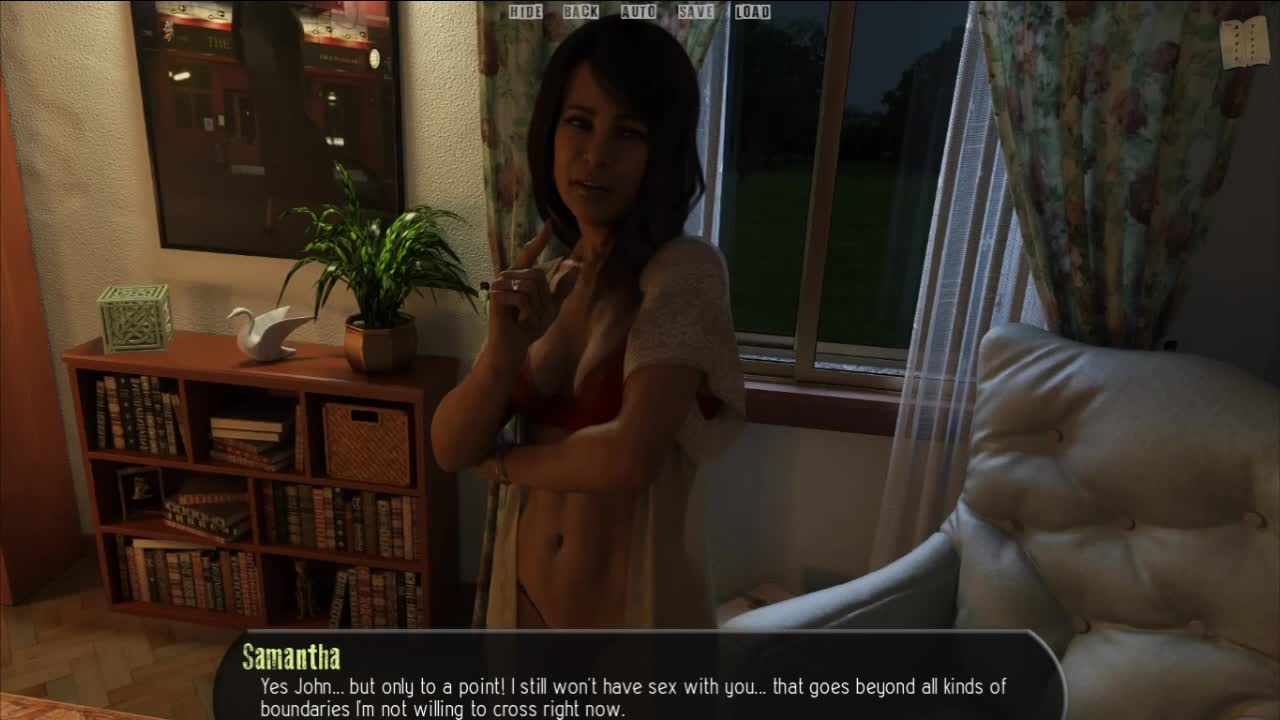This screenshot has height=720, width=1280.
Task: Advance Samantha's dialogue text box
Action: coord(638,678)
